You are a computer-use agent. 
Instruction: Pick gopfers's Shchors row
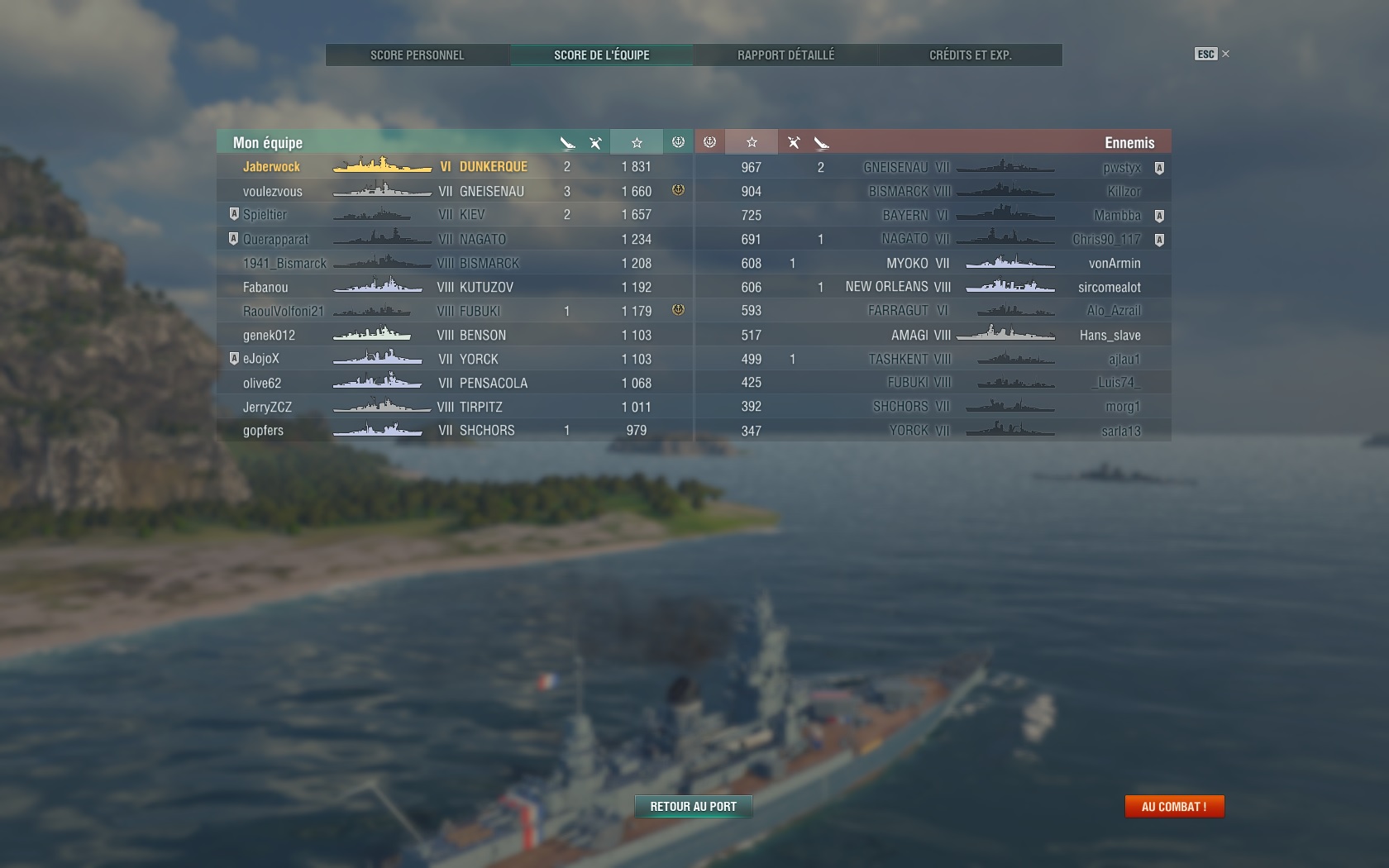pyautogui.click(x=455, y=431)
